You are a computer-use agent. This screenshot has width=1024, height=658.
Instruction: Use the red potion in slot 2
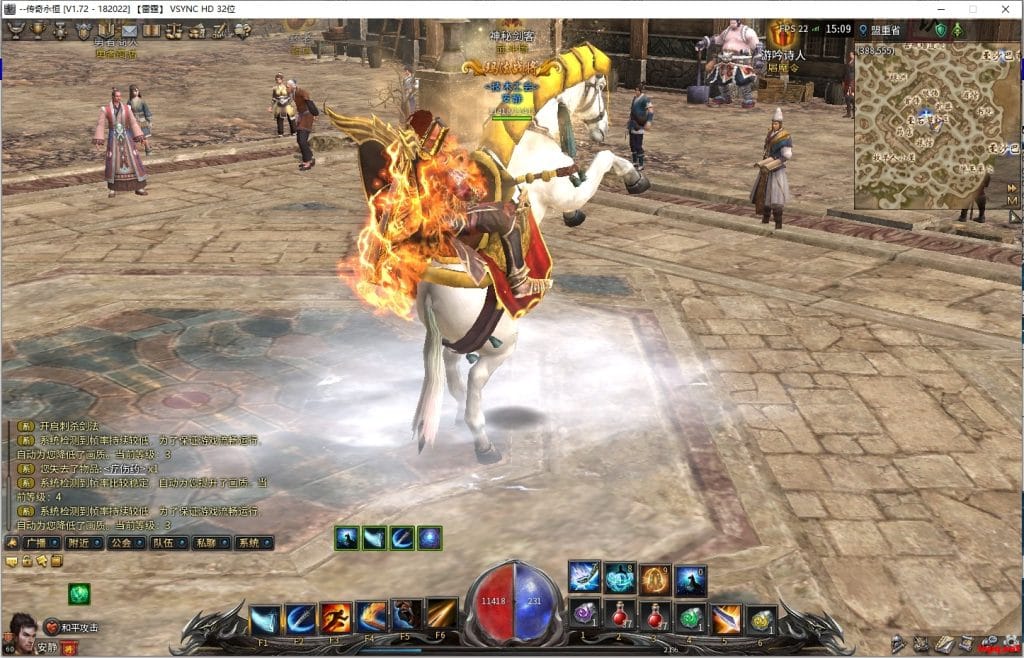pos(620,614)
